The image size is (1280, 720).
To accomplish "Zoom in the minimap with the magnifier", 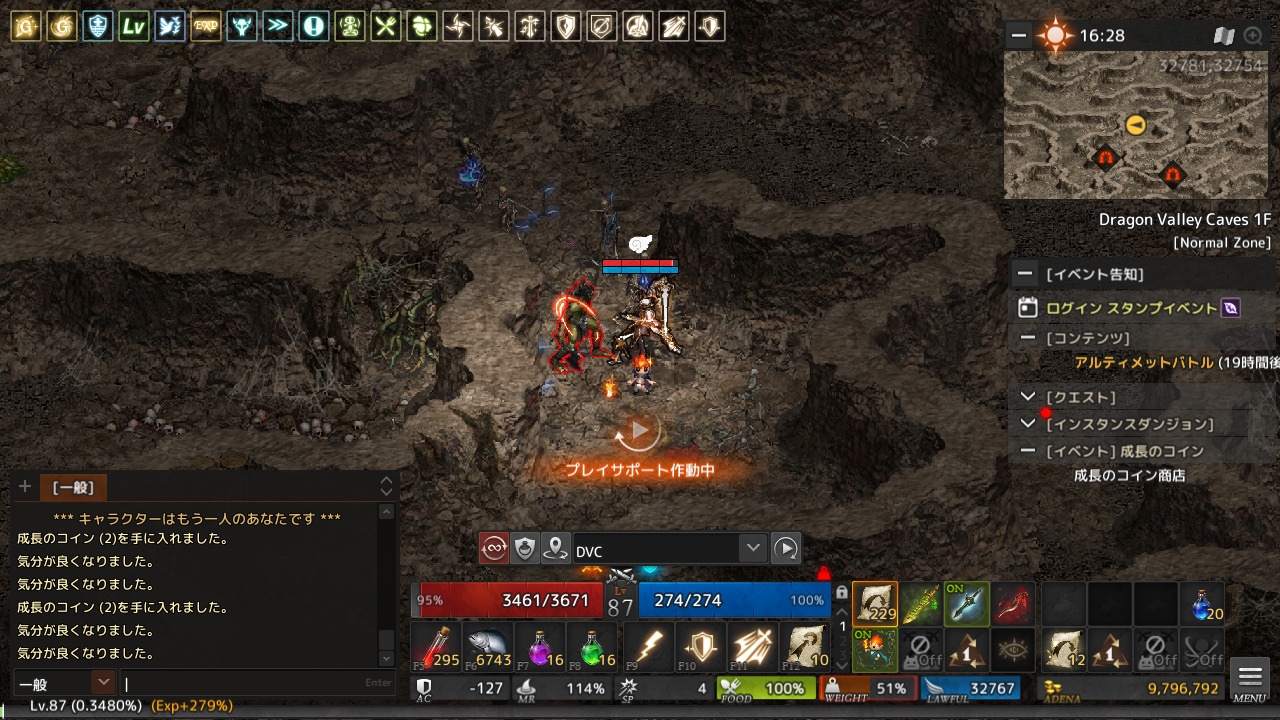I will (x=1252, y=36).
